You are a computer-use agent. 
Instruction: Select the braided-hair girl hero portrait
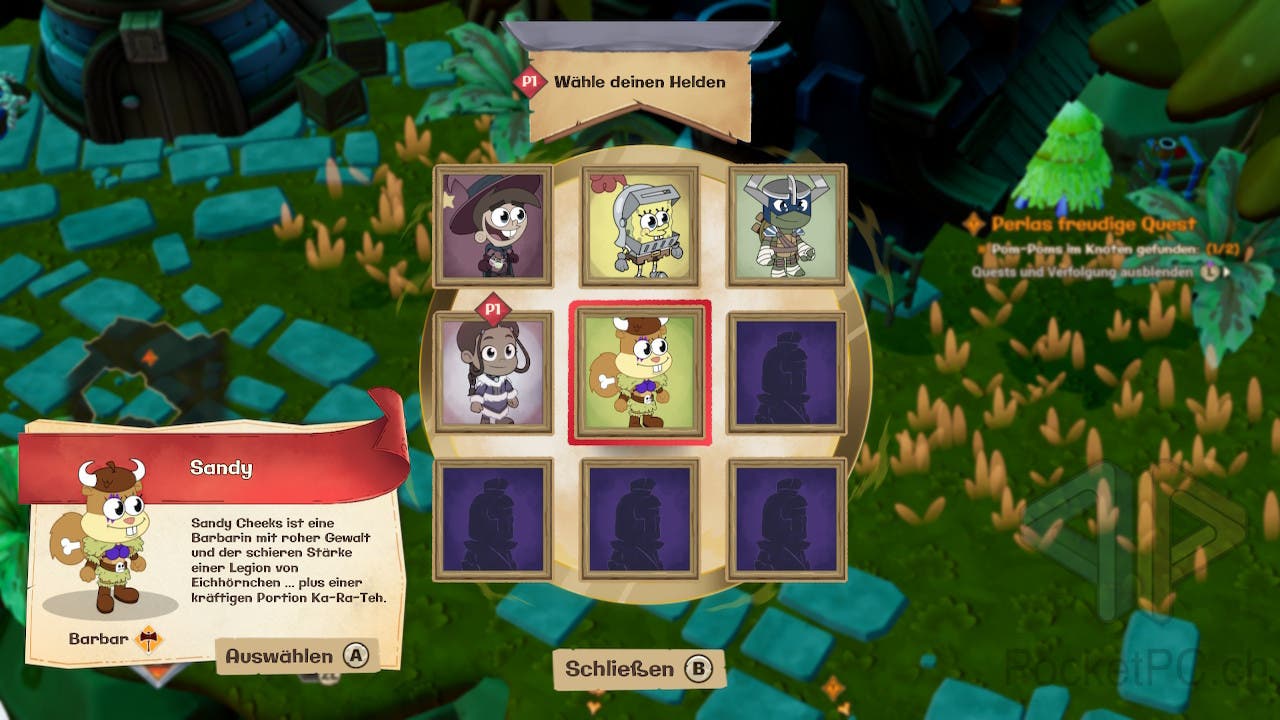(492, 372)
